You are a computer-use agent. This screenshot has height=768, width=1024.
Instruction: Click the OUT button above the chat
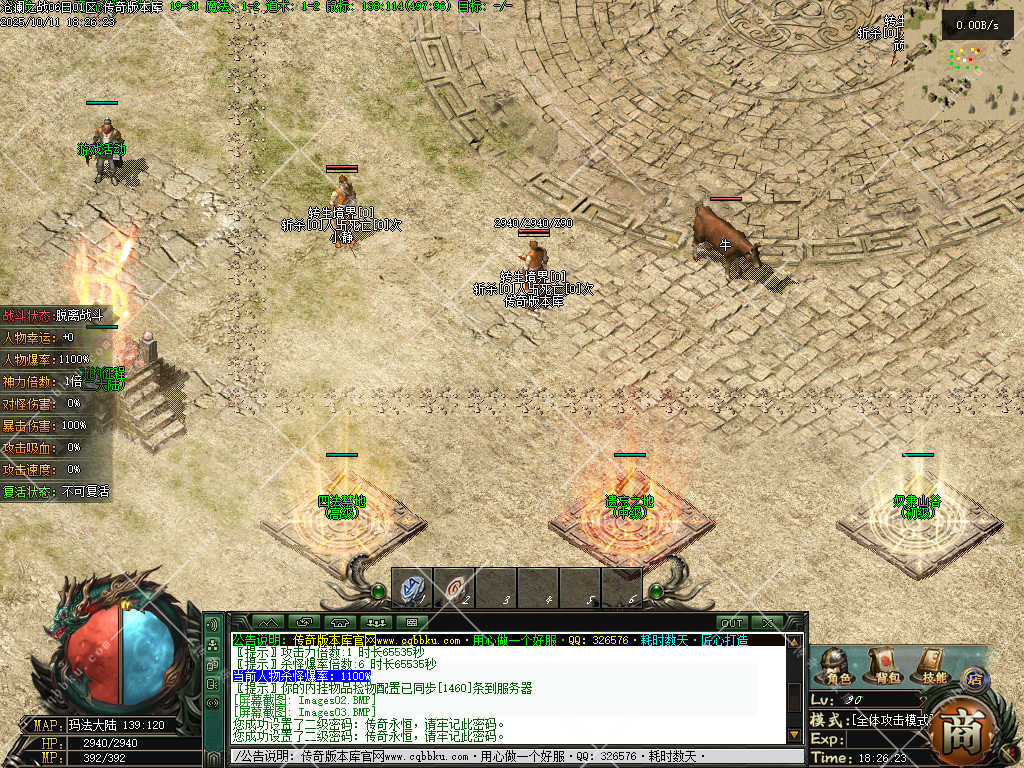click(732, 623)
